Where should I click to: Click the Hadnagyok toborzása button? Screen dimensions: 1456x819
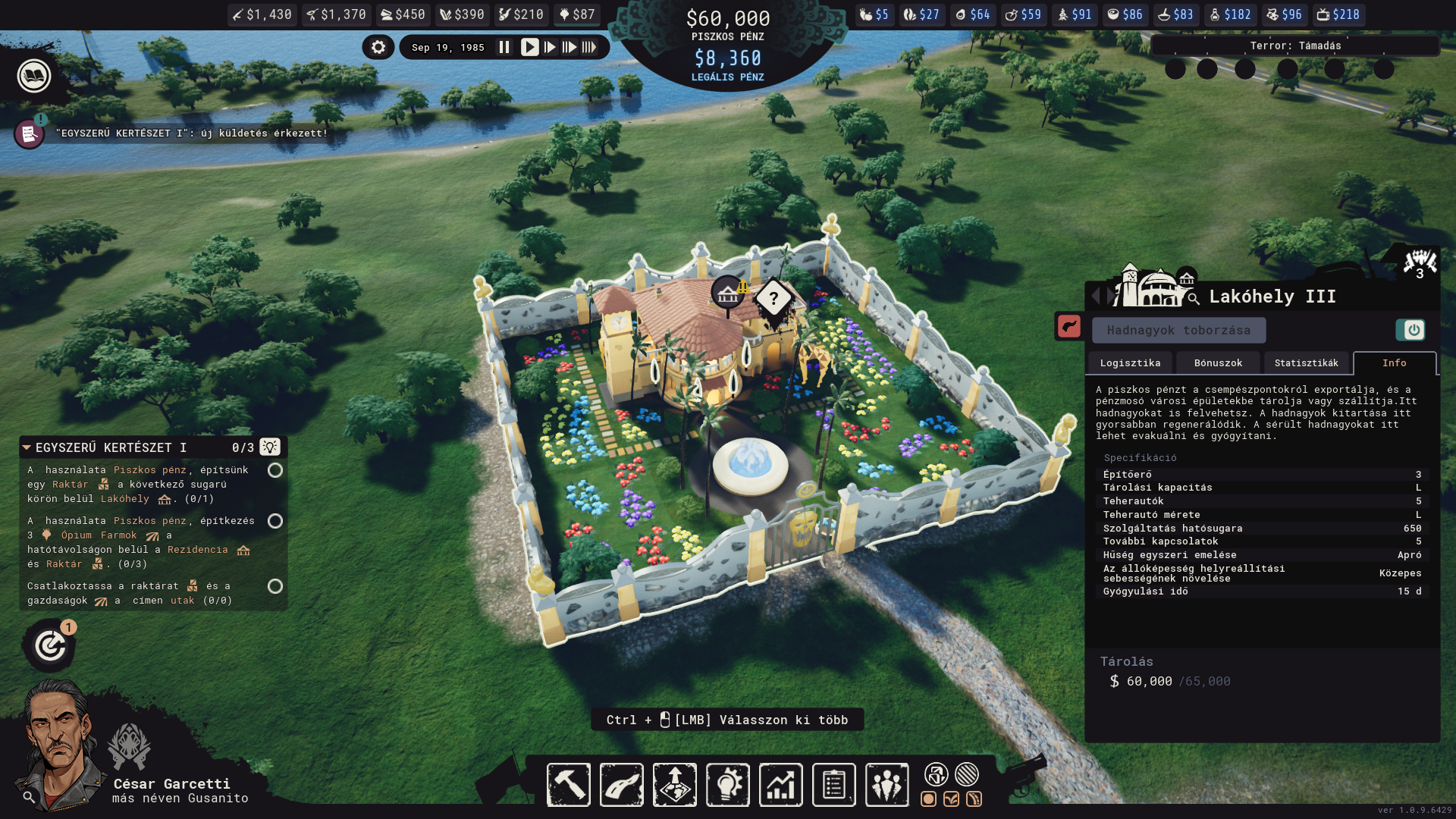(x=1178, y=331)
